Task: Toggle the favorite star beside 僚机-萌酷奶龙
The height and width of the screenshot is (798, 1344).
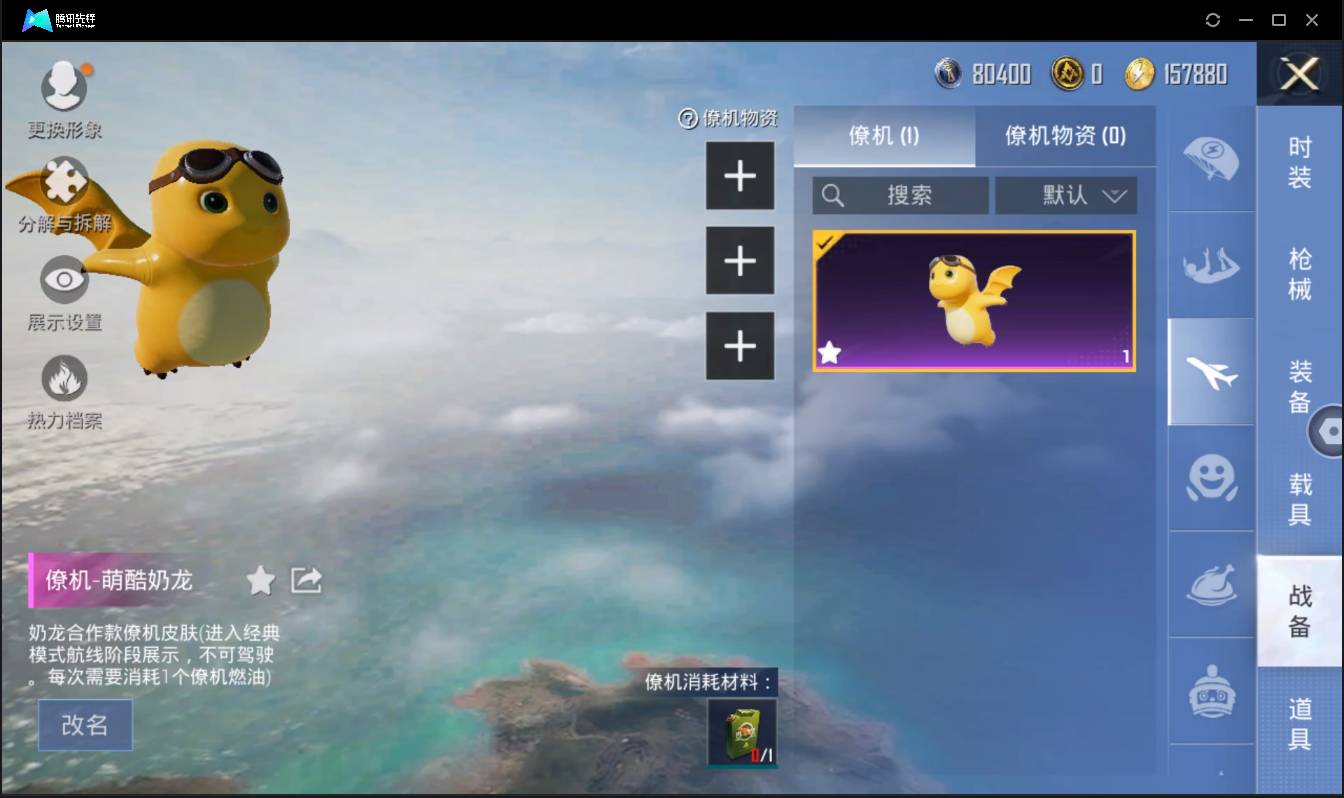Action: coord(260,580)
